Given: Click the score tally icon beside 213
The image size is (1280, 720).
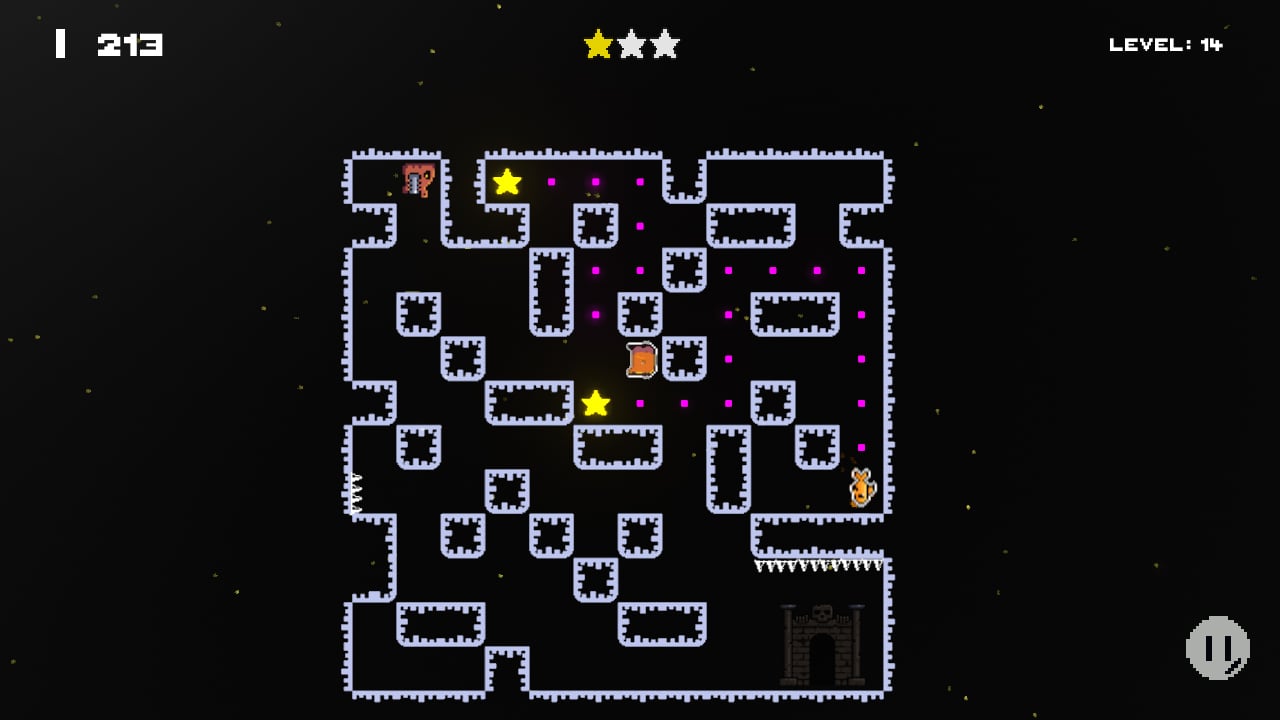Looking at the screenshot, I should tap(60, 44).
